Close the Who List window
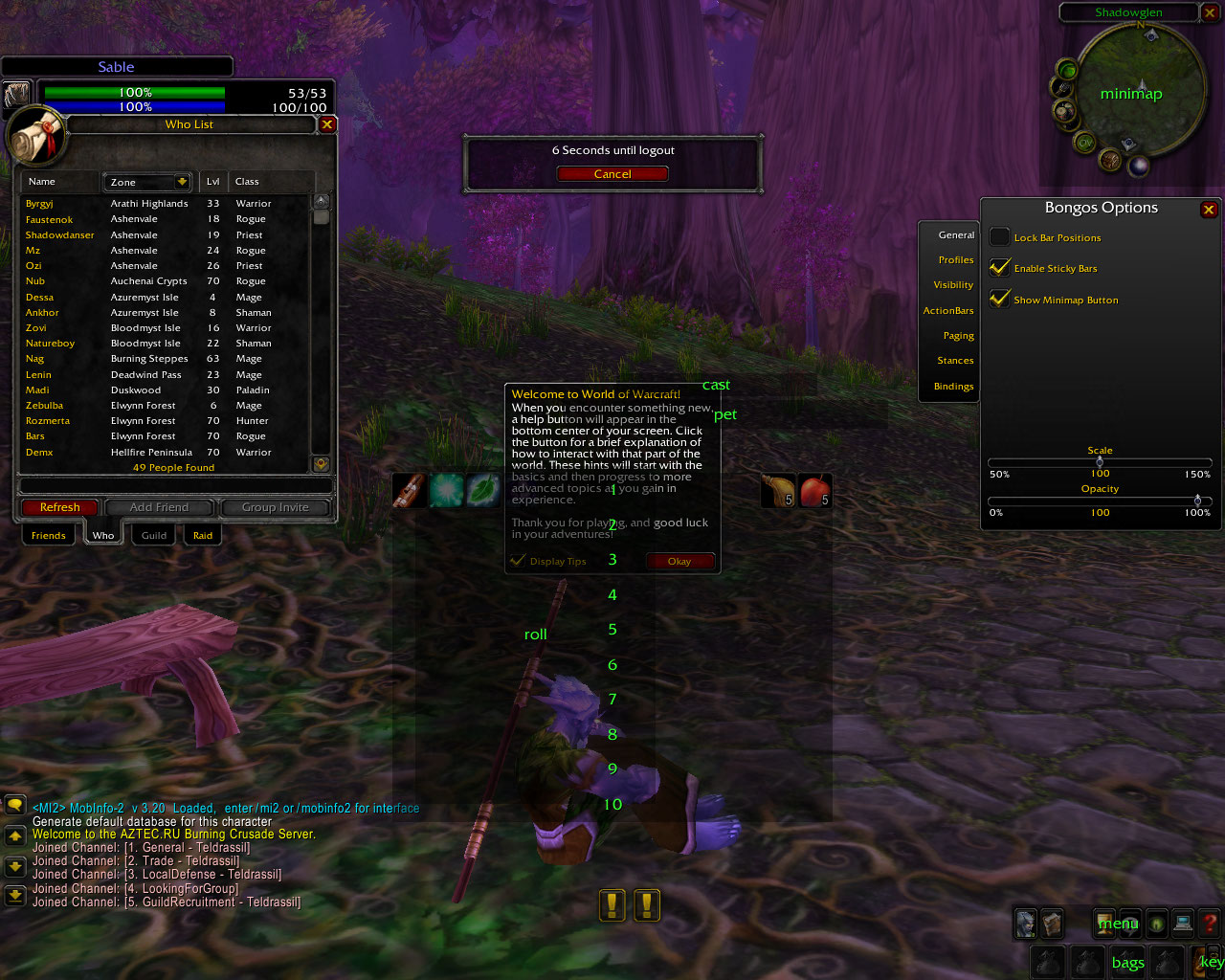This screenshot has height=980, width=1225. pyautogui.click(x=327, y=124)
